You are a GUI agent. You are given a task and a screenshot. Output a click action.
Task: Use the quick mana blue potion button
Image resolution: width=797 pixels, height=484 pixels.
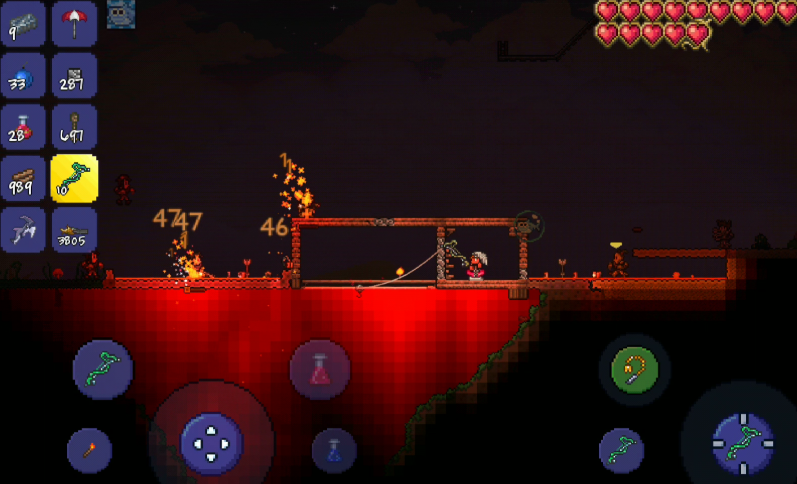tap(334, 450)
